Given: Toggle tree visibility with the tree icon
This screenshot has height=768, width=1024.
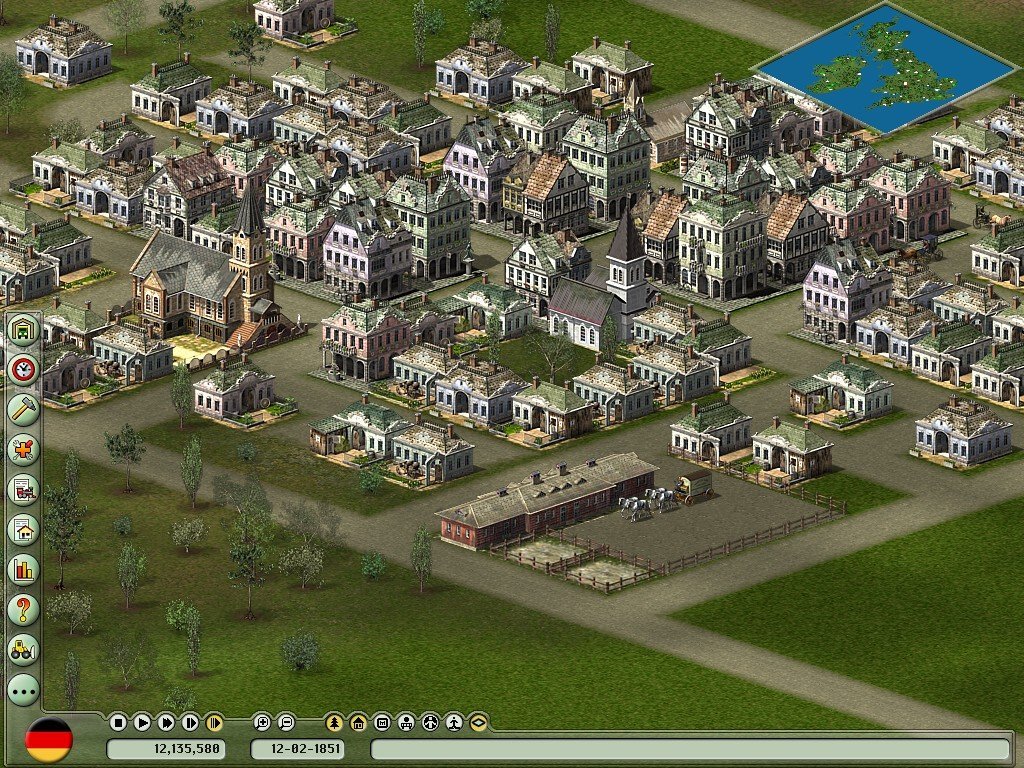Looking at the screenshot, I should tap(334, 722).
